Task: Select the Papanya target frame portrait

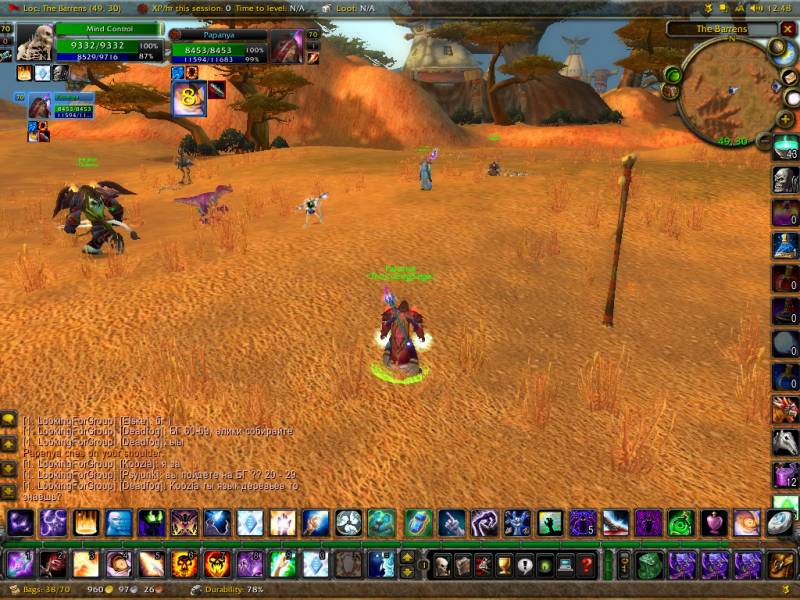Action: click(x=287, y=46)
